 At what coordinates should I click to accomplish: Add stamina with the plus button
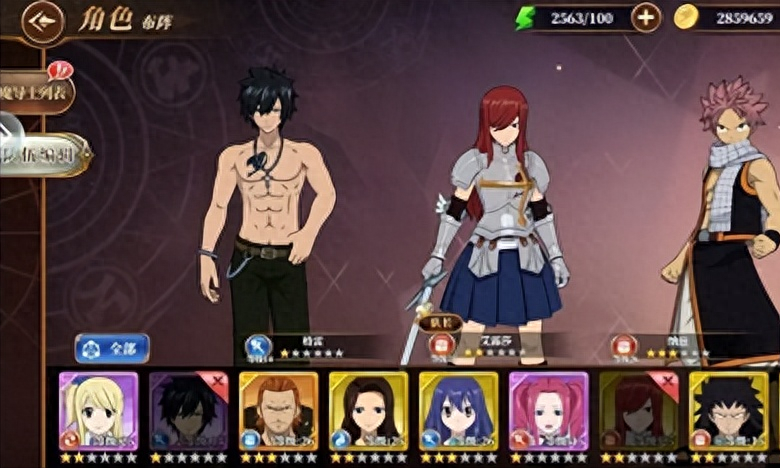click(x=647, y=17)
